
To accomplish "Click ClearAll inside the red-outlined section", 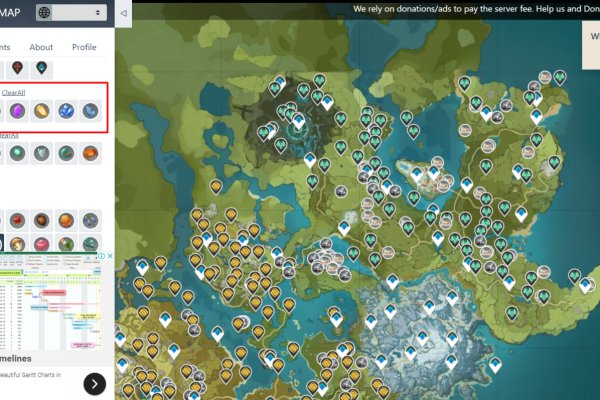I will (x=14, y=92).
